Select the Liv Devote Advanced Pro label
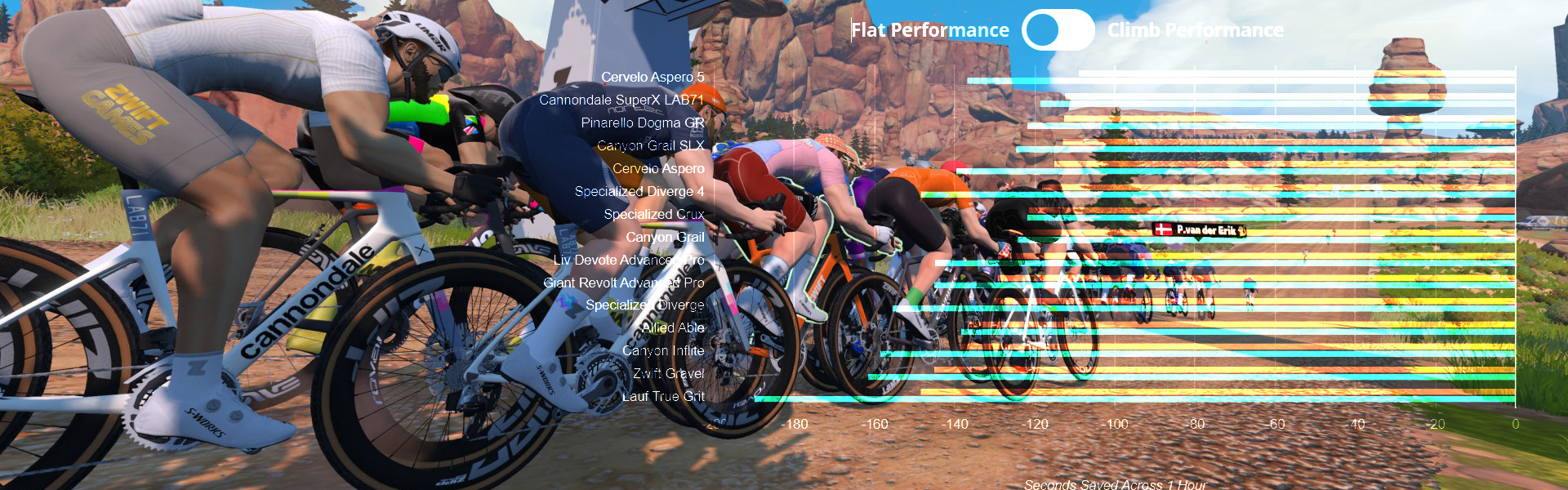Viewport: 1568px width, 490px height. click(628, 260)
